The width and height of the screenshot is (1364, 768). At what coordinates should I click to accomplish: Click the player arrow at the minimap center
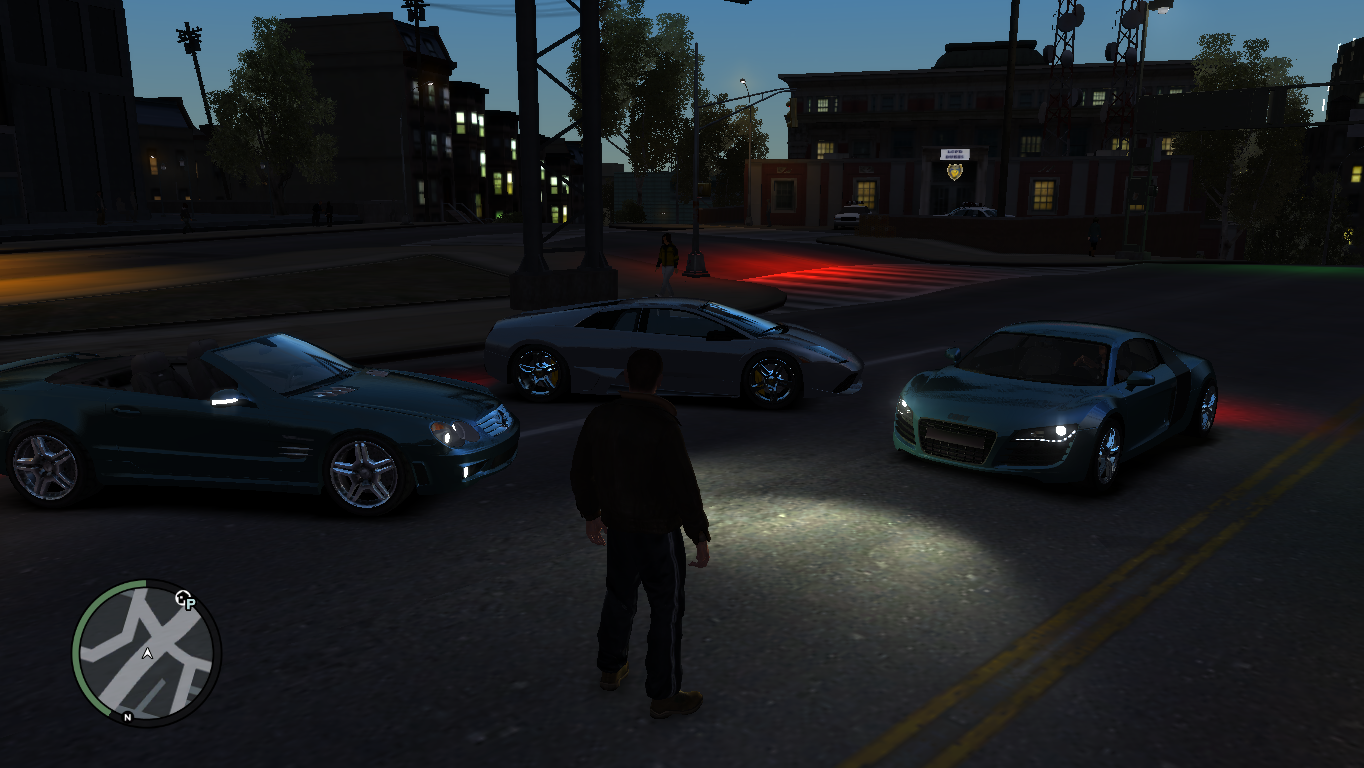148,653
